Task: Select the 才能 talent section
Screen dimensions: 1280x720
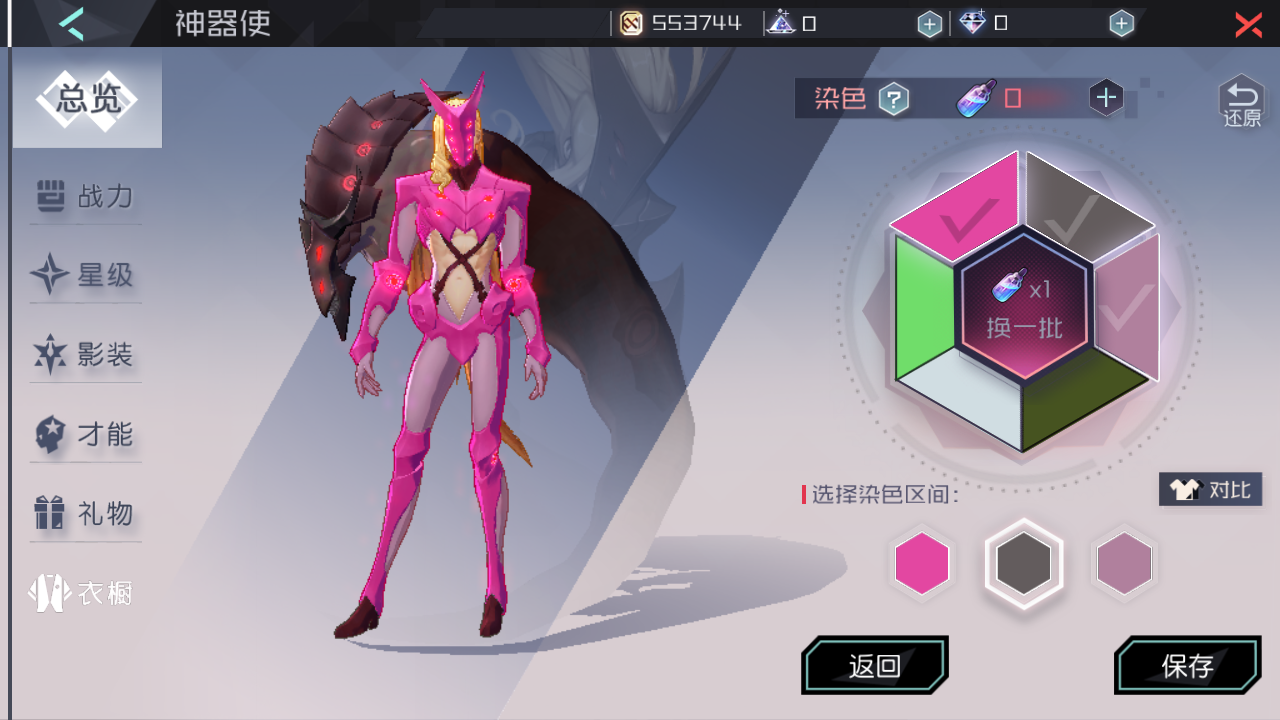Action: [x=85, y=434]
